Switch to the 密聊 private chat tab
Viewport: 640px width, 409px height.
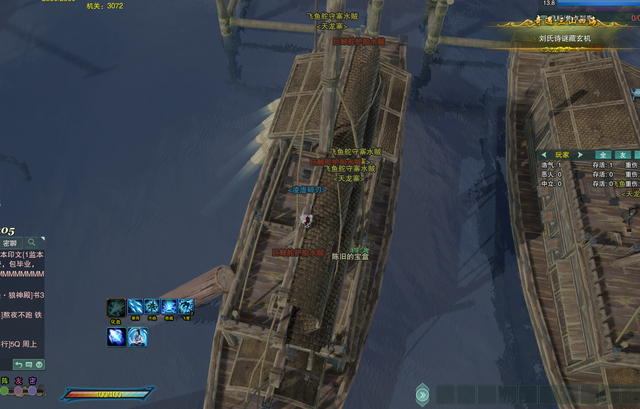tap(10, 243)
